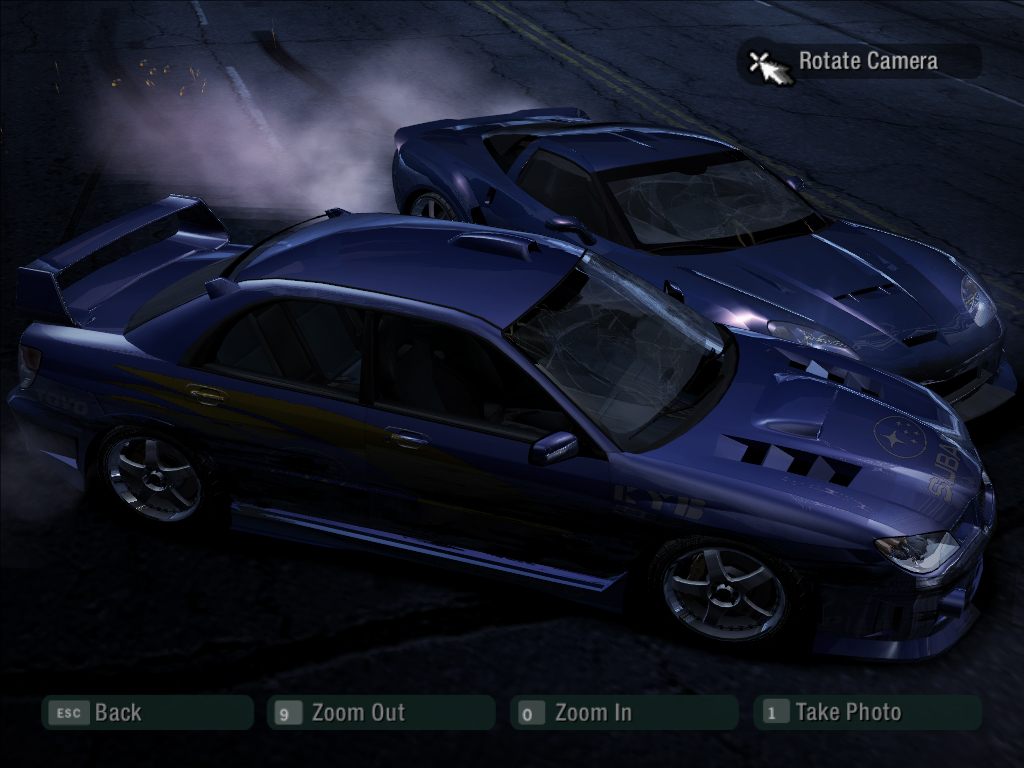The height and width of the screenshot is (768, 1024).
Task: Click the Rotate Camera control
Action: (858, 62)
